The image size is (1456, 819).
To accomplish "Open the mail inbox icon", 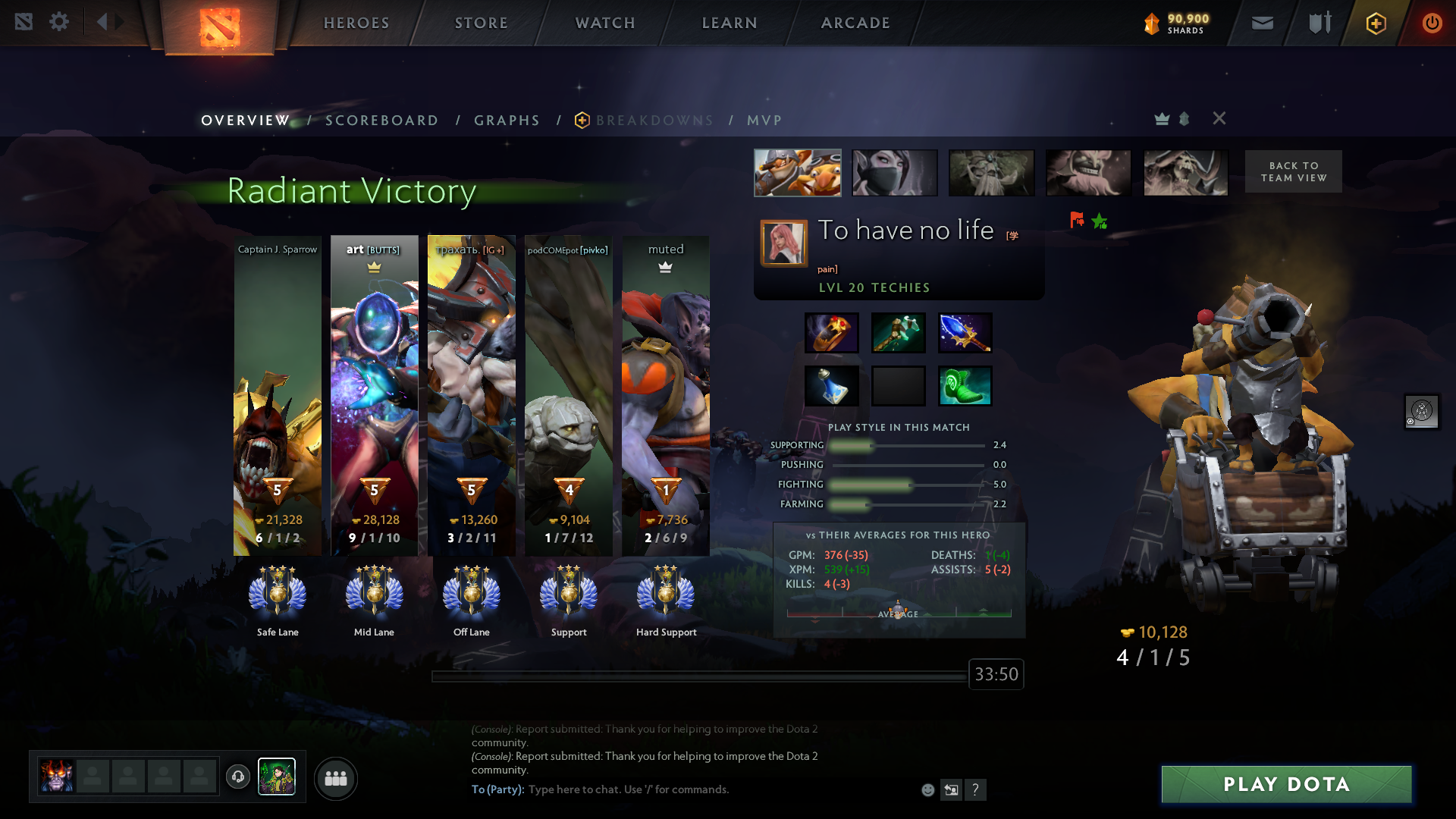I will (1262, 24).
